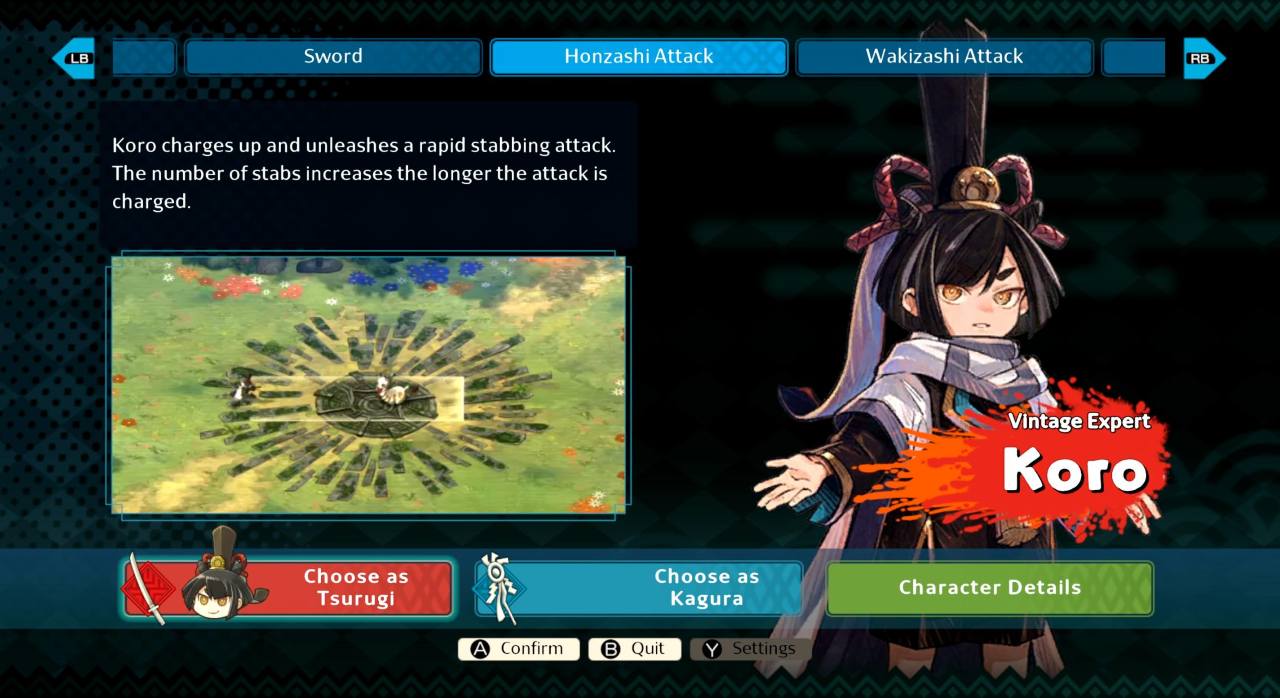The width and height of the screenshot is (1280, 698).
Task: Click the left arrow to the previous tab
Action: tap(74, 58)
